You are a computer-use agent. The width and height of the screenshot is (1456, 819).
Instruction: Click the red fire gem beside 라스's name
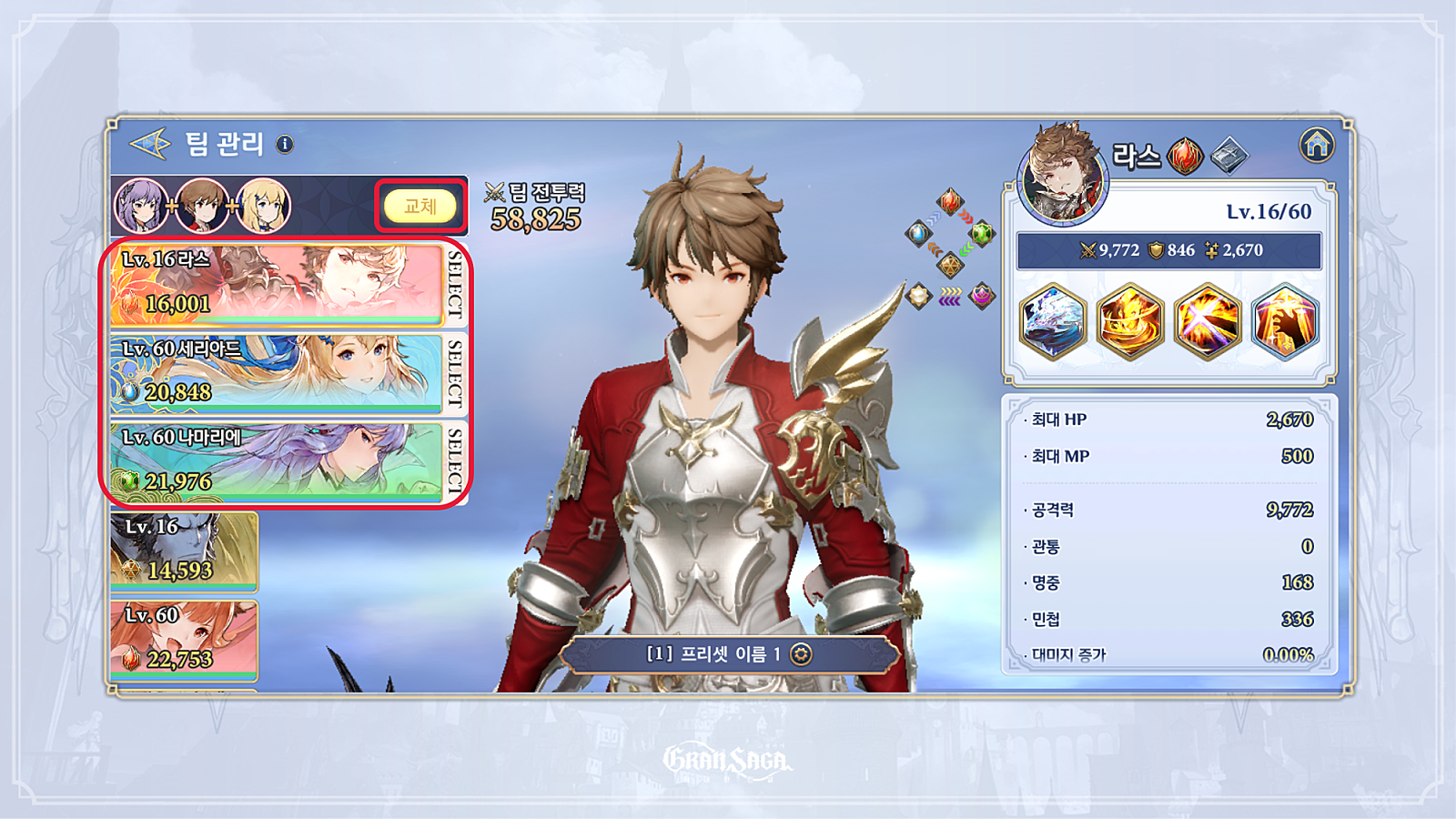pyautogui.click(x=1185, y=157)
